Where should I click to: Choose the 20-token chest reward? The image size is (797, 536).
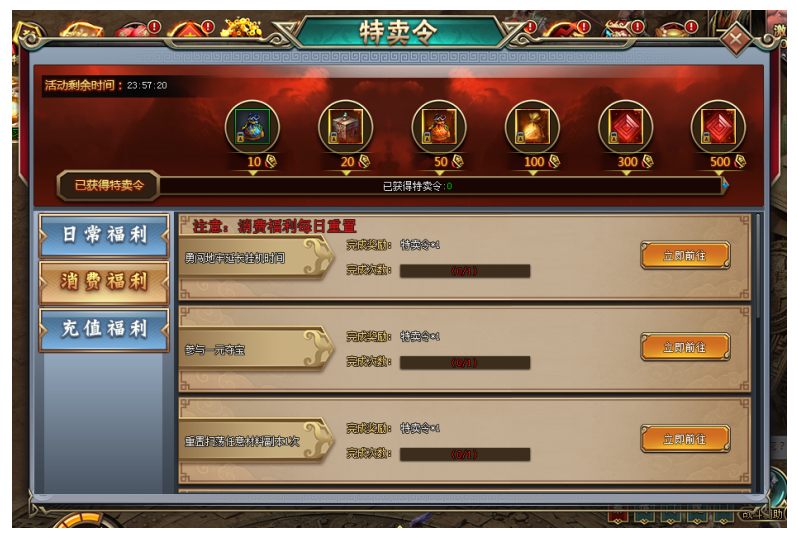[346, 127]
